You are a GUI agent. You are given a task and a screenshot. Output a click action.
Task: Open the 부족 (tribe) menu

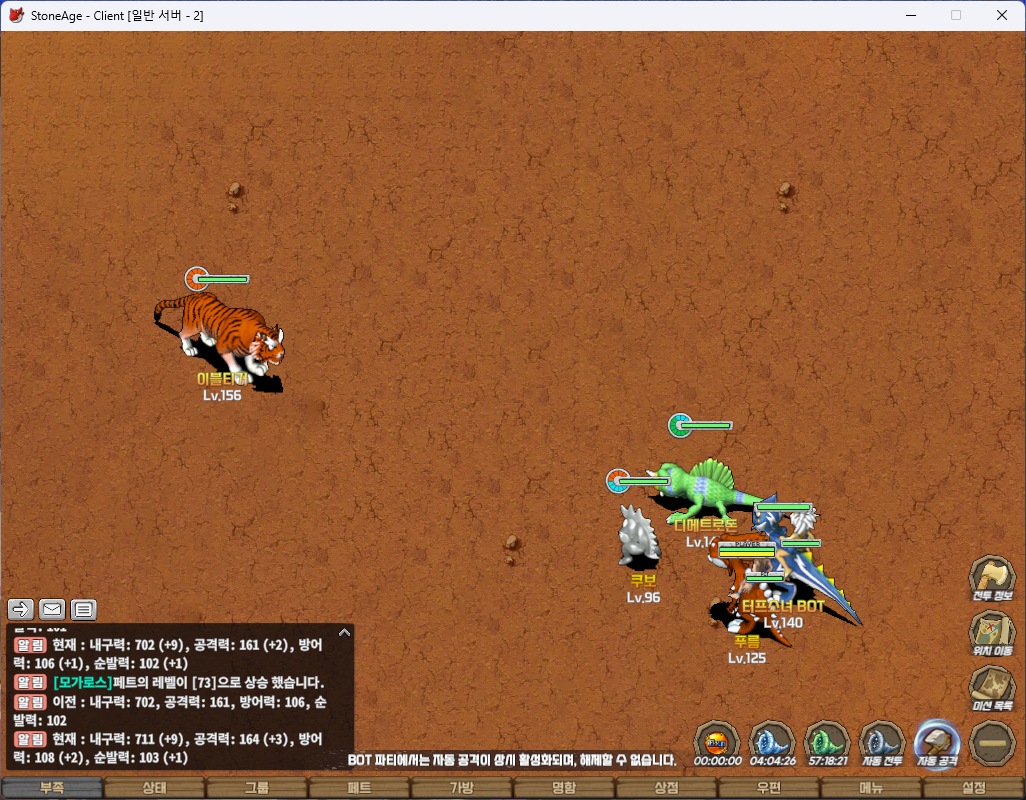(52, 788)
